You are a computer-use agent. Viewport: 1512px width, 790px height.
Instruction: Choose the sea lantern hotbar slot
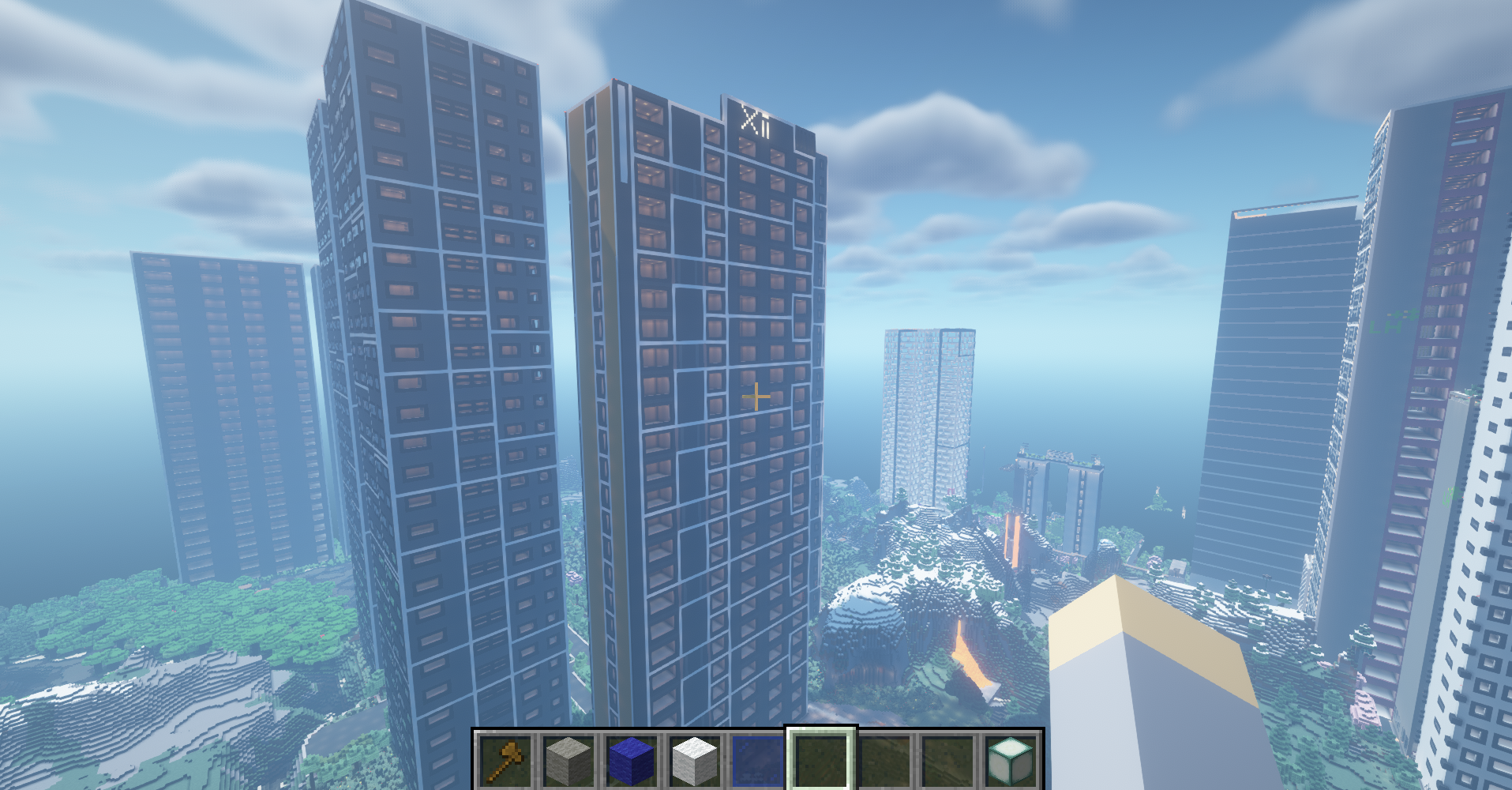click(x=1011, y=760)
